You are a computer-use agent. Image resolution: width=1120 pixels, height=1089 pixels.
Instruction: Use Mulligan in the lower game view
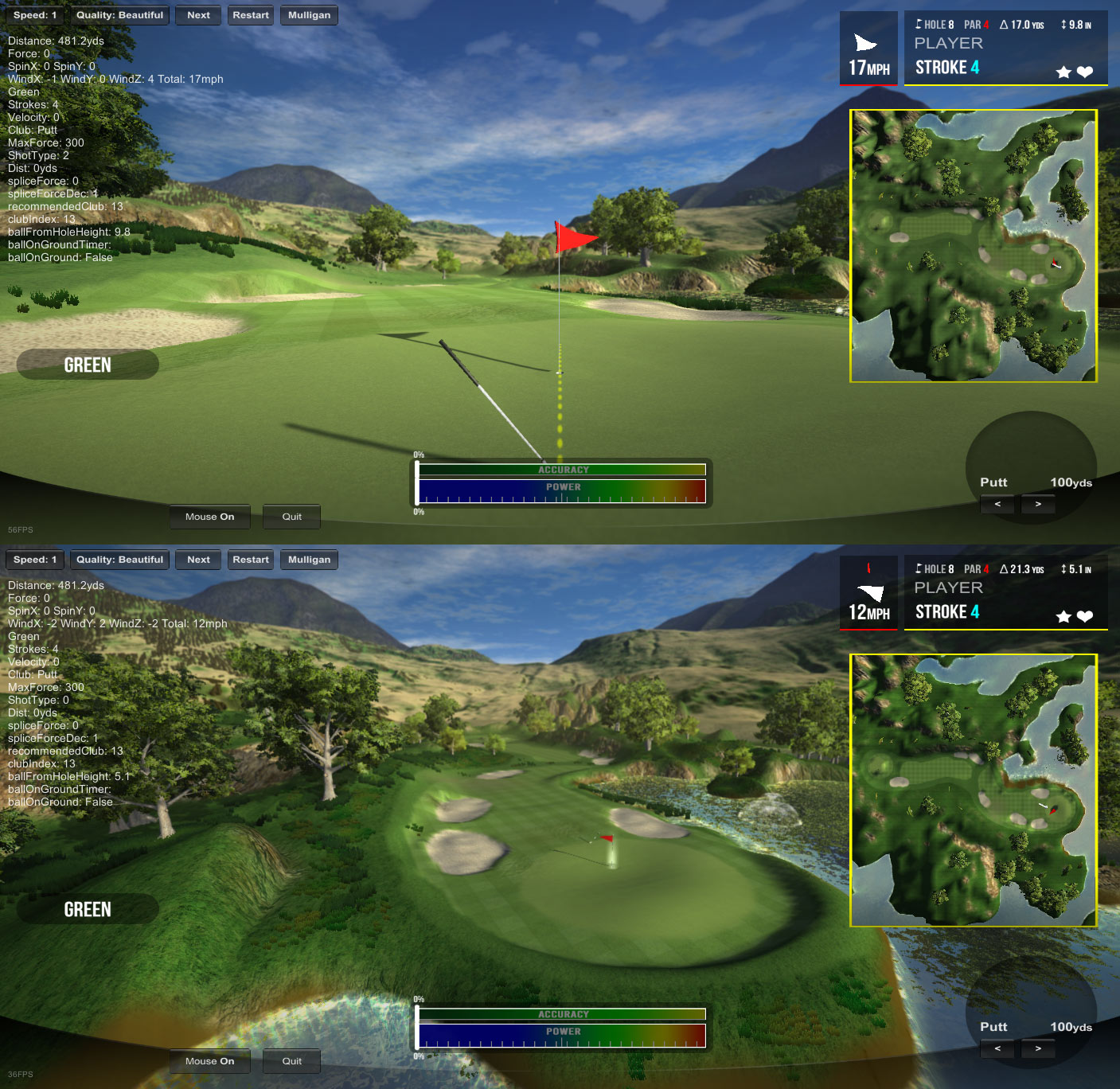[x=309, y=560]
